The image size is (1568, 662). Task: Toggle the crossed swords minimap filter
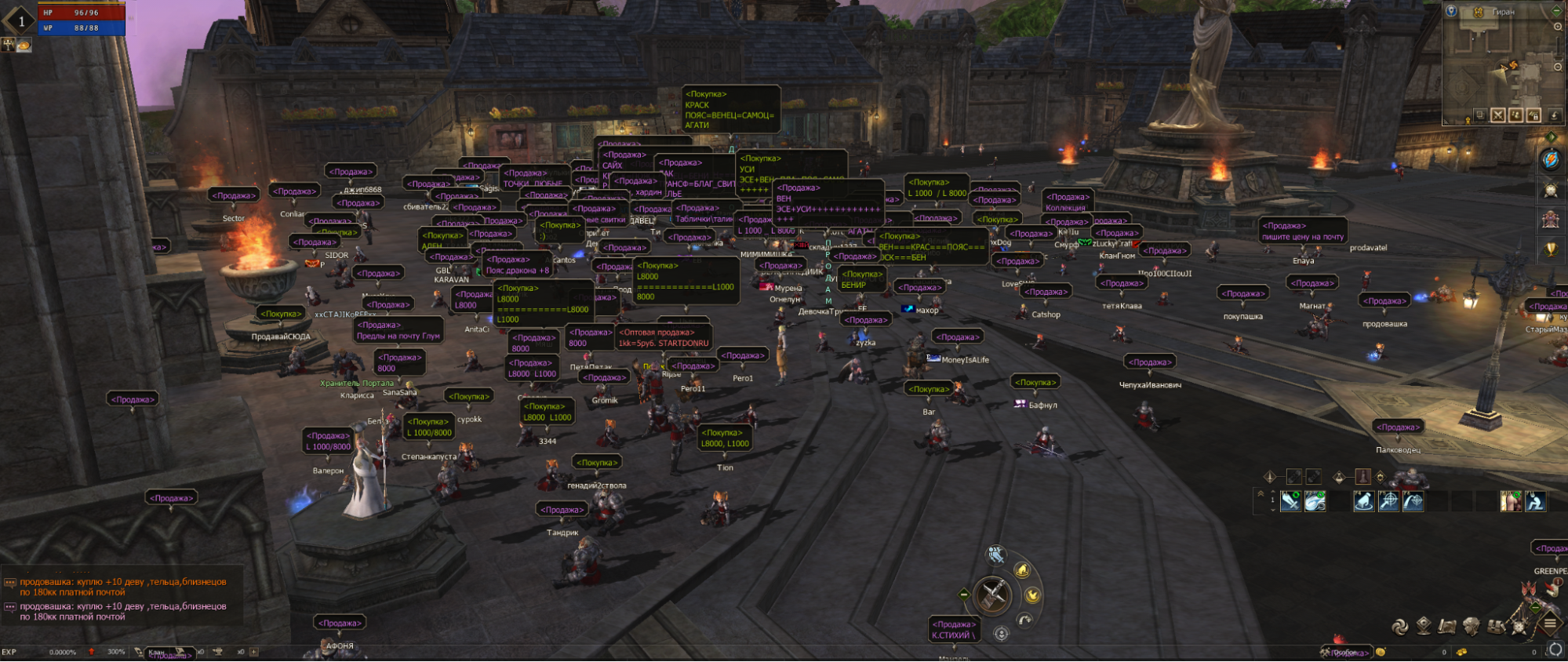coord(1498,115)
